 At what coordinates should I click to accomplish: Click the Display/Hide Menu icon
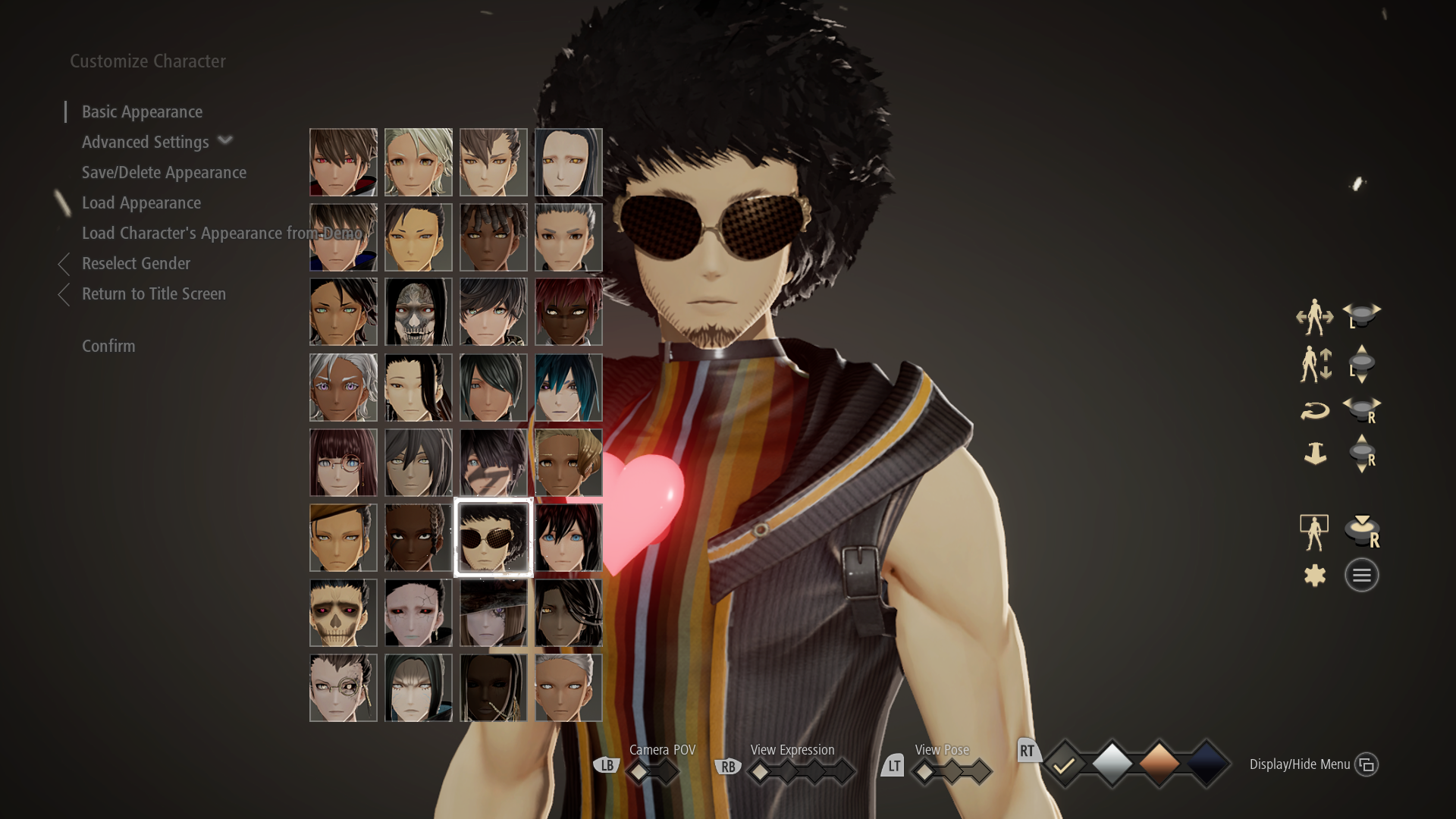pos(1367,764)
